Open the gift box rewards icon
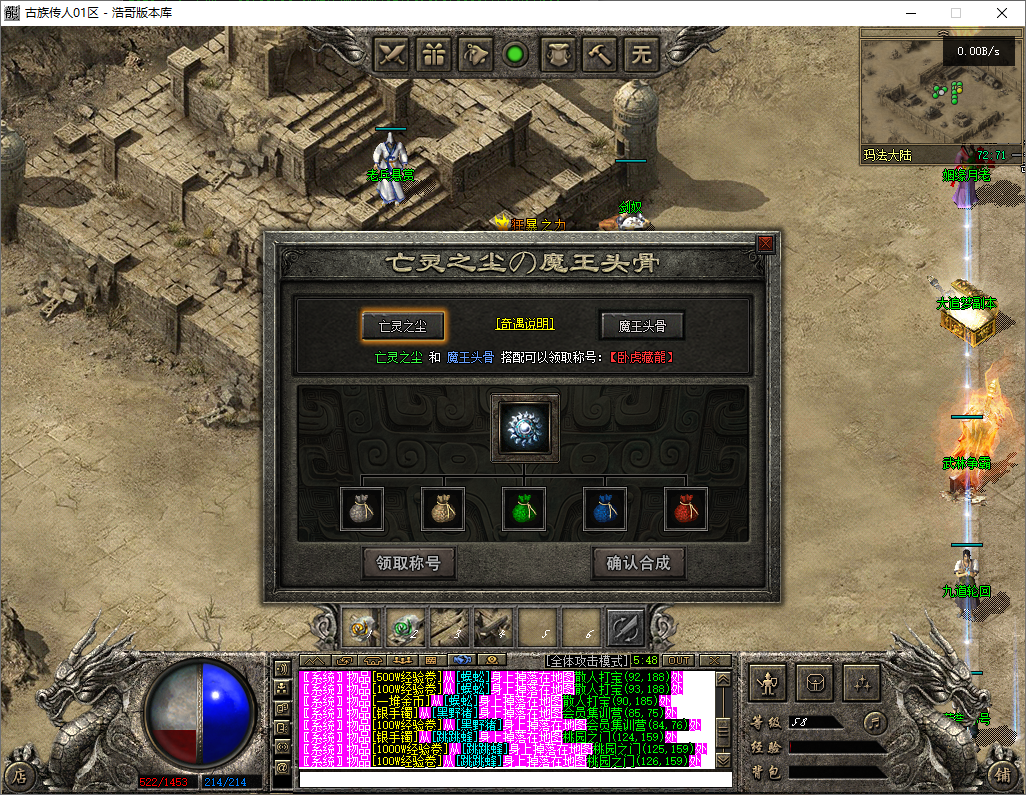 pos(434,53)
